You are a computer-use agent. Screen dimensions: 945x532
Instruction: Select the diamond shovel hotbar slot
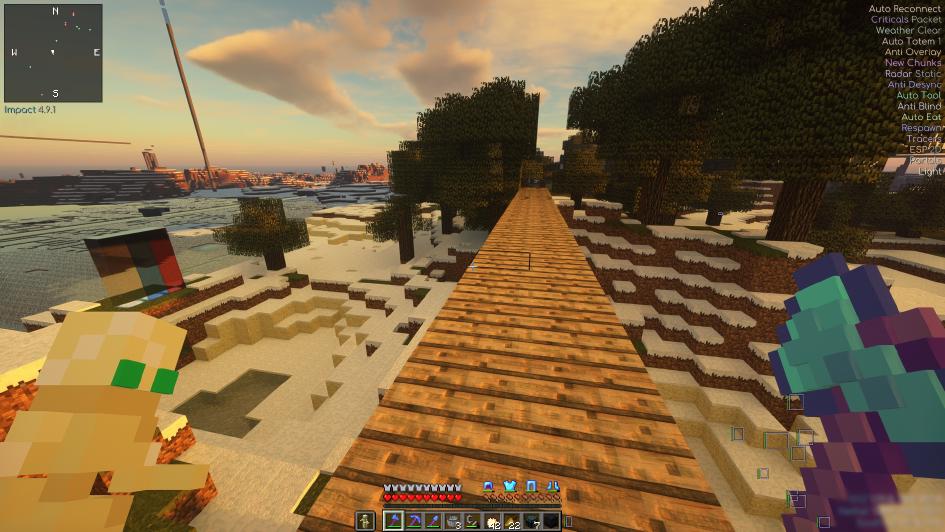[x=433, y=521]
